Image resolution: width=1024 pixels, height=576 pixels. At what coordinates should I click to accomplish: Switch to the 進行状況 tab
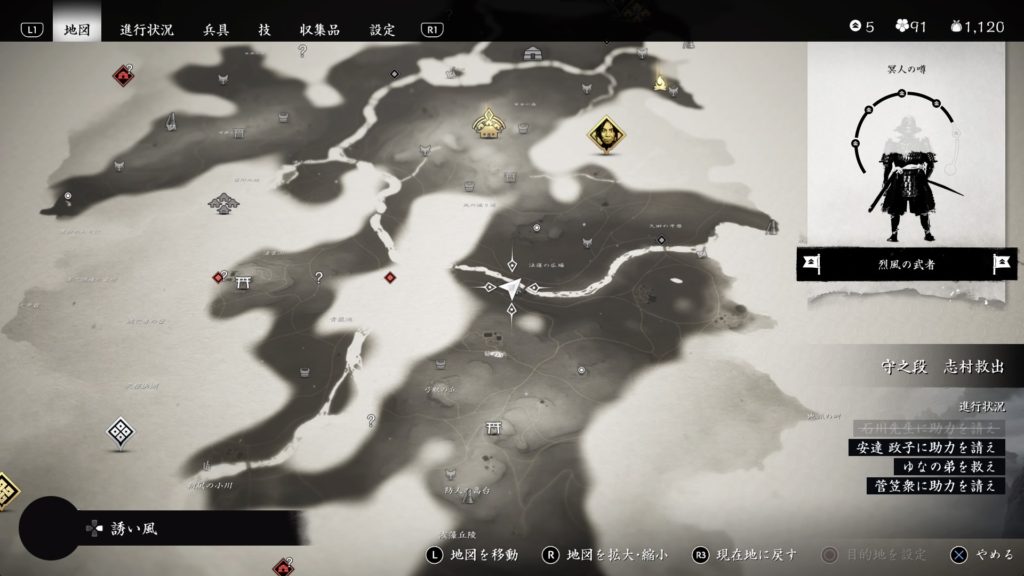148,29
